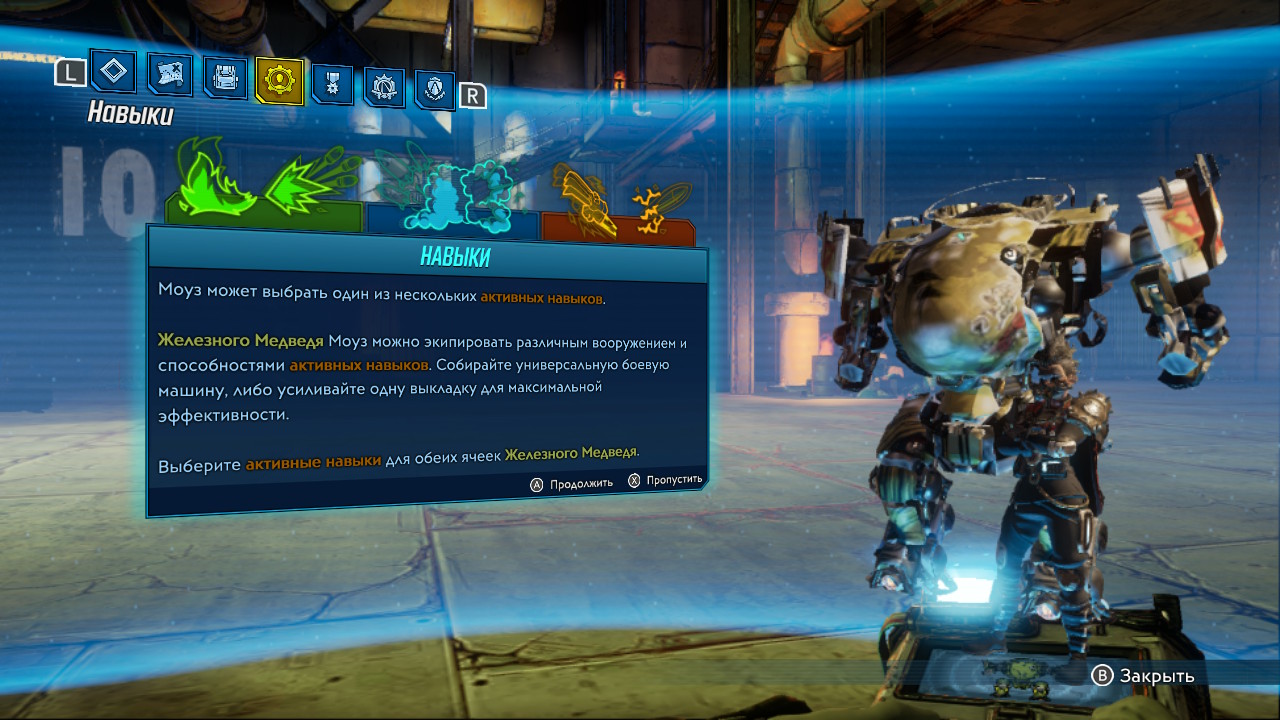1280x720 pixels.
Task: Open the backpack inventory tab
Action: point(225,77)
